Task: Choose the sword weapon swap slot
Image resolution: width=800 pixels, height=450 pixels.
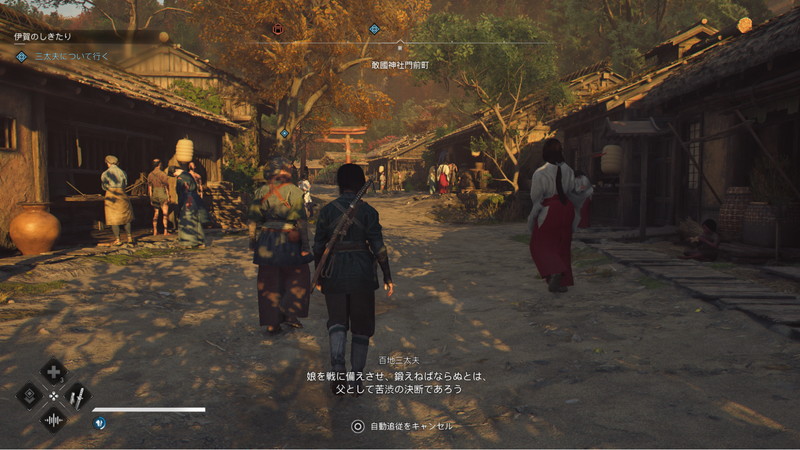Action: [77, 396]
